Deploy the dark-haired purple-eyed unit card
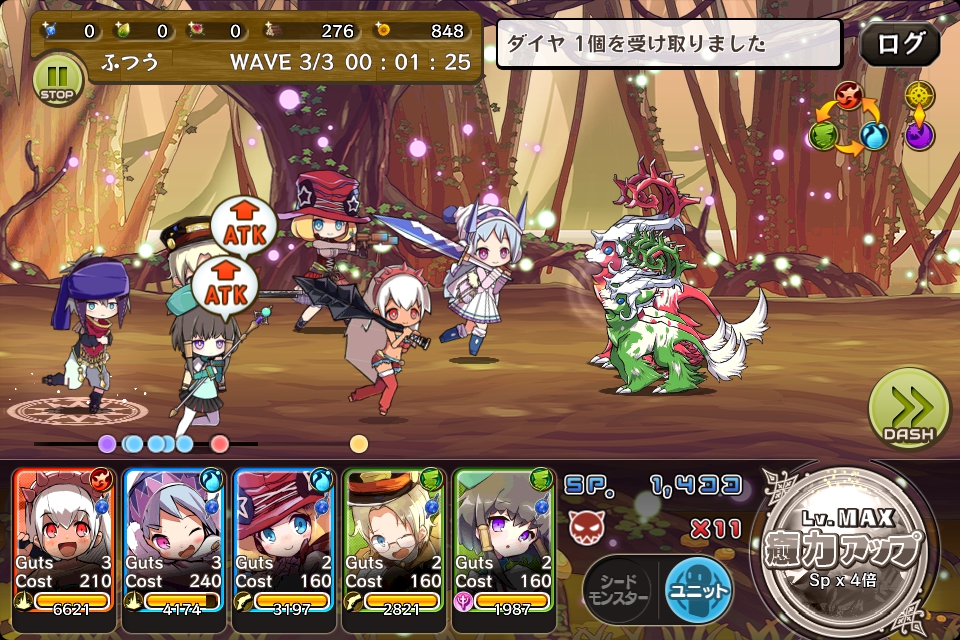This screenshot has width=960, height=640. click(x=503, y=540)
